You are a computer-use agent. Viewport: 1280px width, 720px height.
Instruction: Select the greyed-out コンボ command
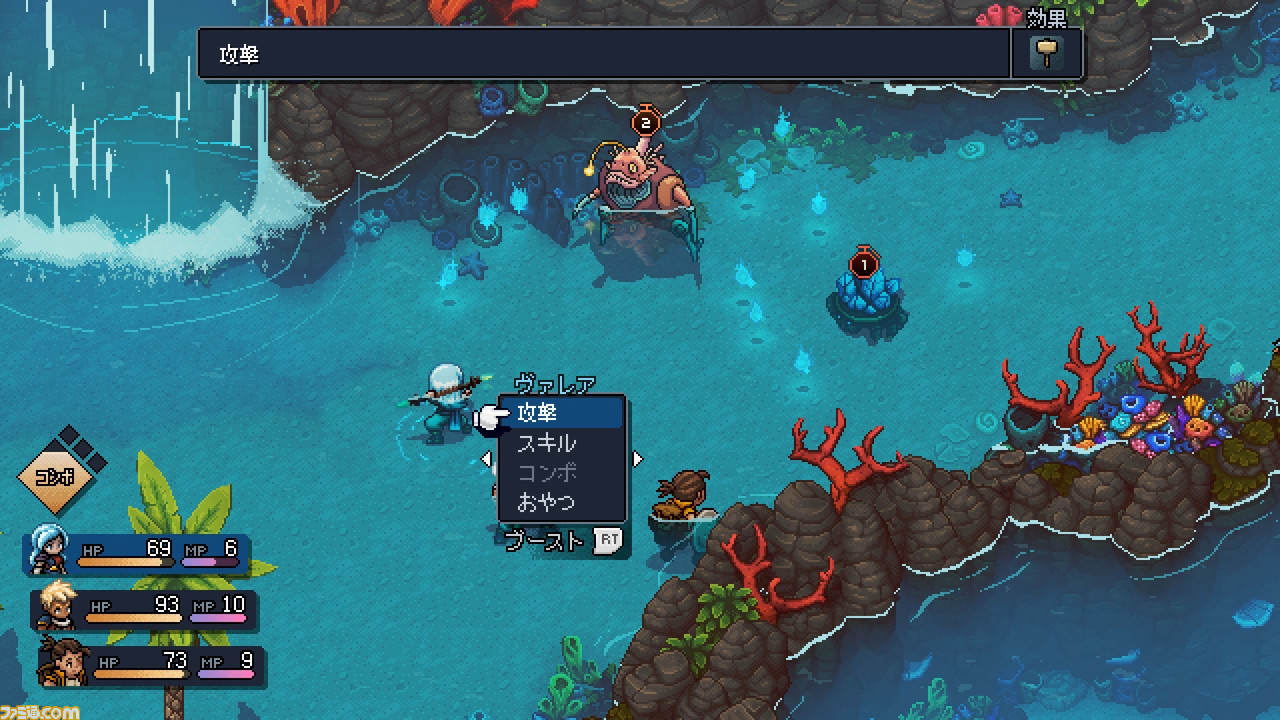coord(560,472)
